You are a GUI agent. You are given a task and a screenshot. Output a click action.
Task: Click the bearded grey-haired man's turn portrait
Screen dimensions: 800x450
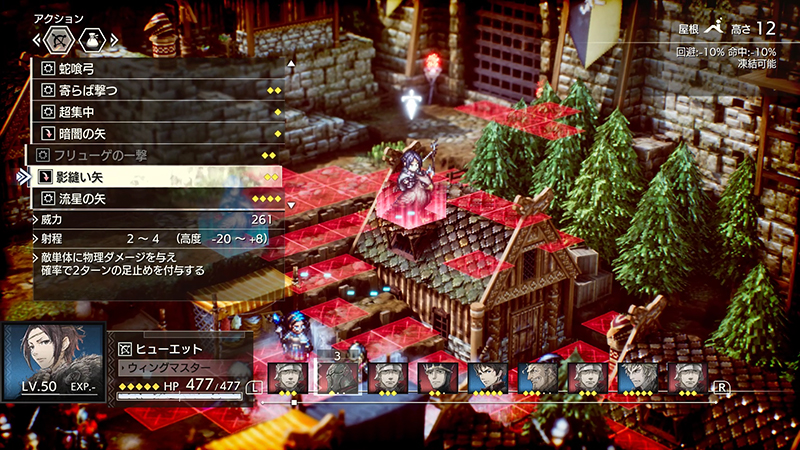coord(537,377)
